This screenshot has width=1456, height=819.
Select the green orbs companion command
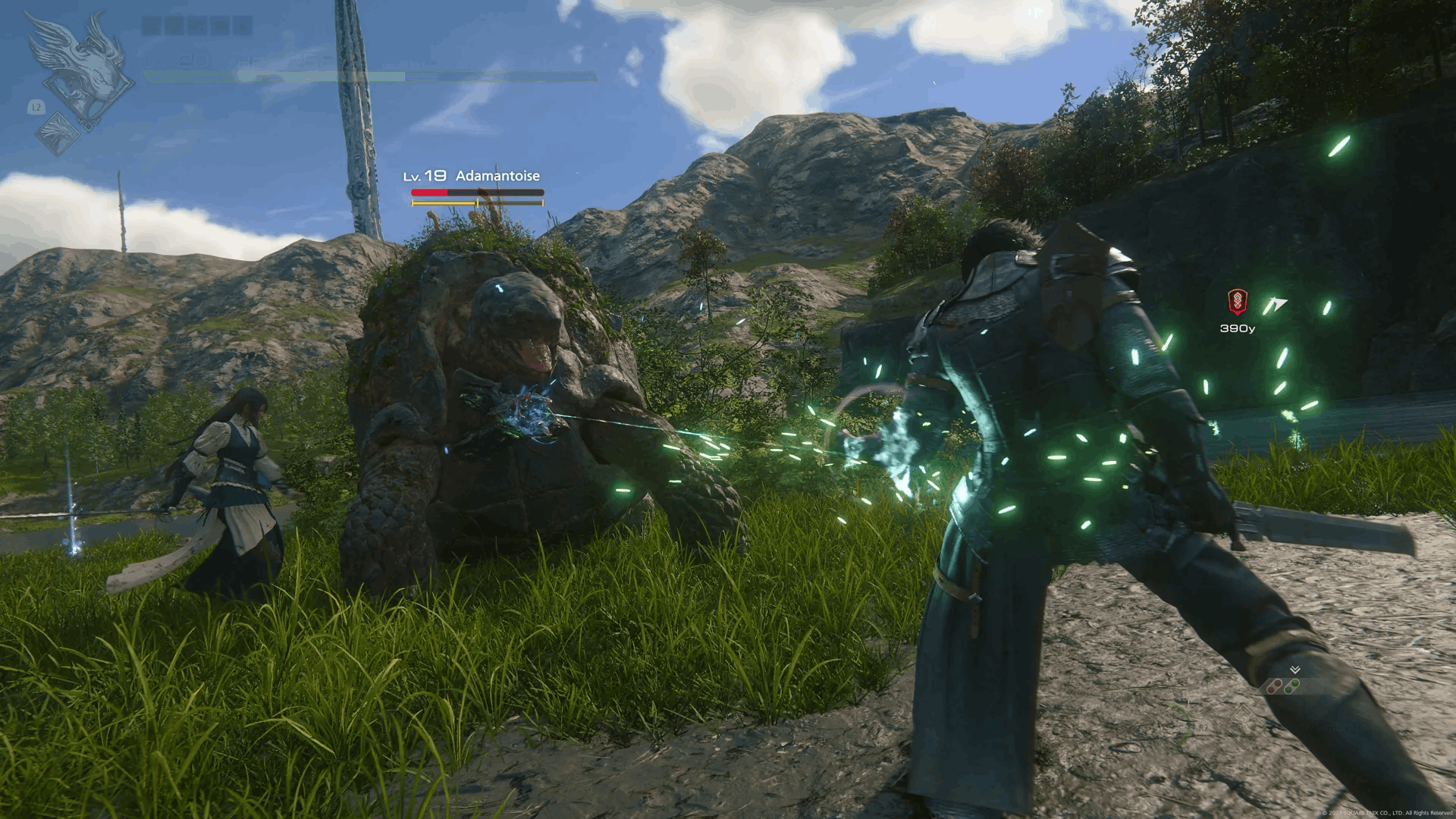click(1291, 687)
